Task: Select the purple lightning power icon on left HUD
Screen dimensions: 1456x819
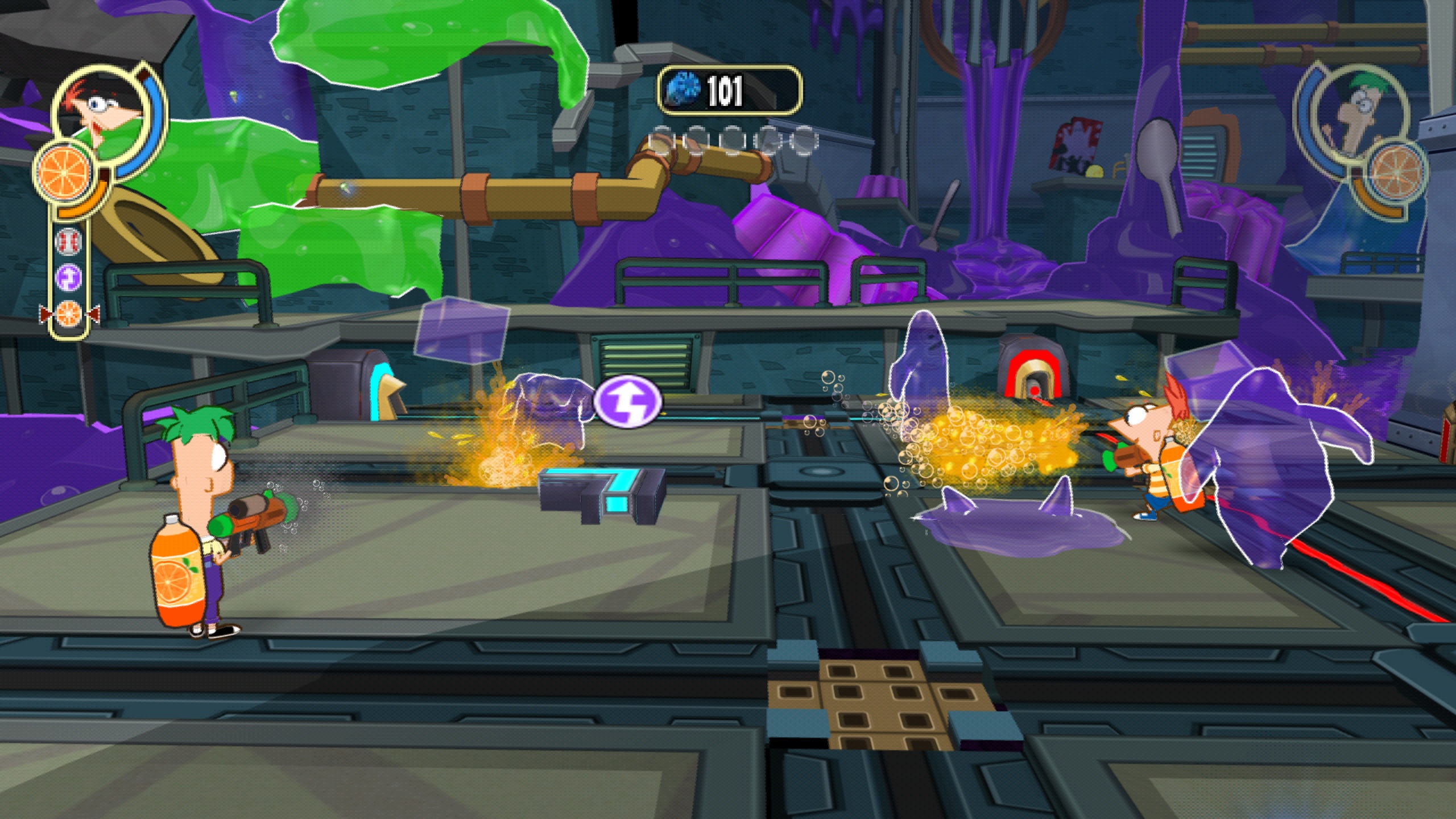Action: click(68, 276)
